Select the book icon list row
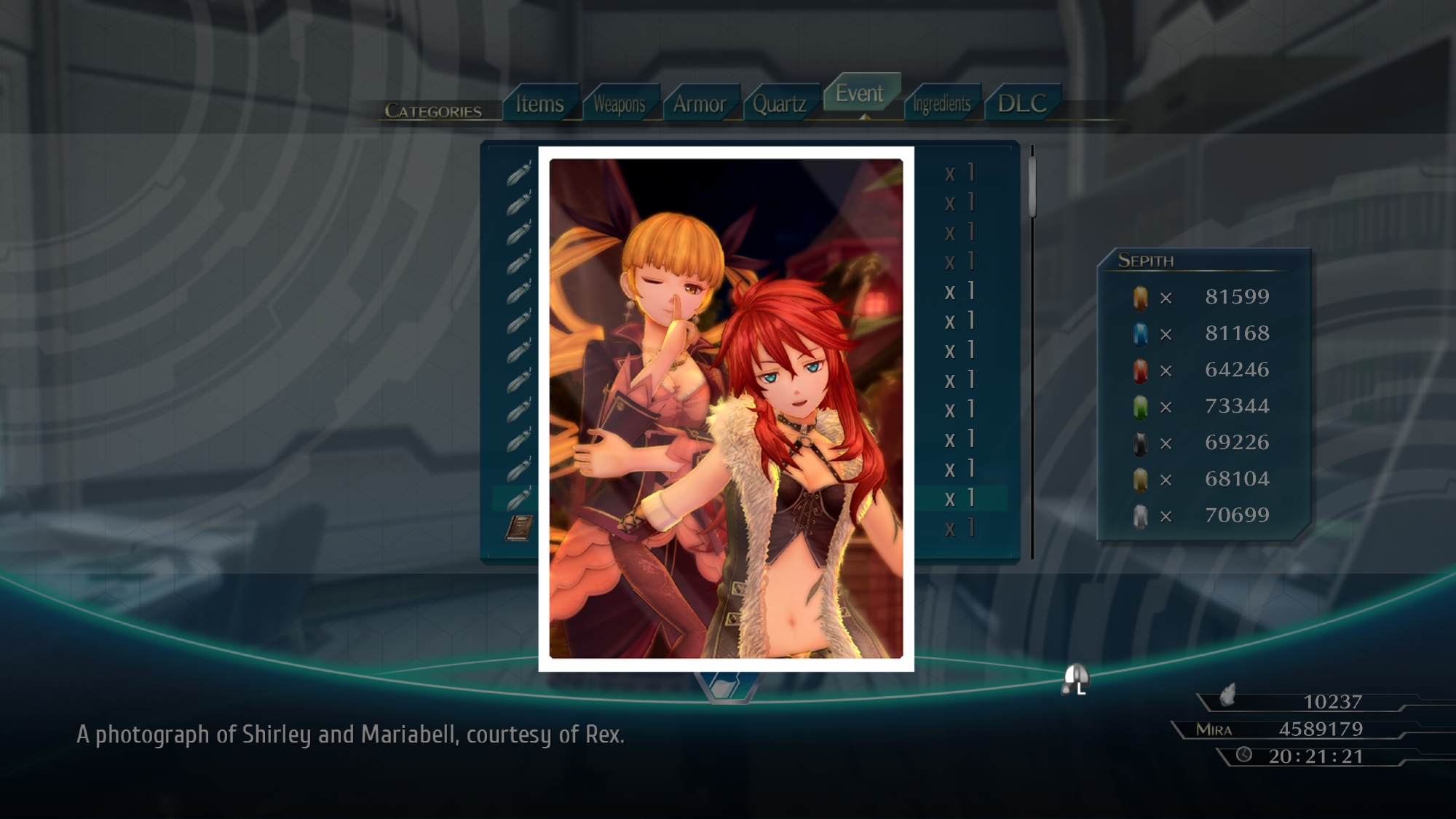 coord(519,528)
